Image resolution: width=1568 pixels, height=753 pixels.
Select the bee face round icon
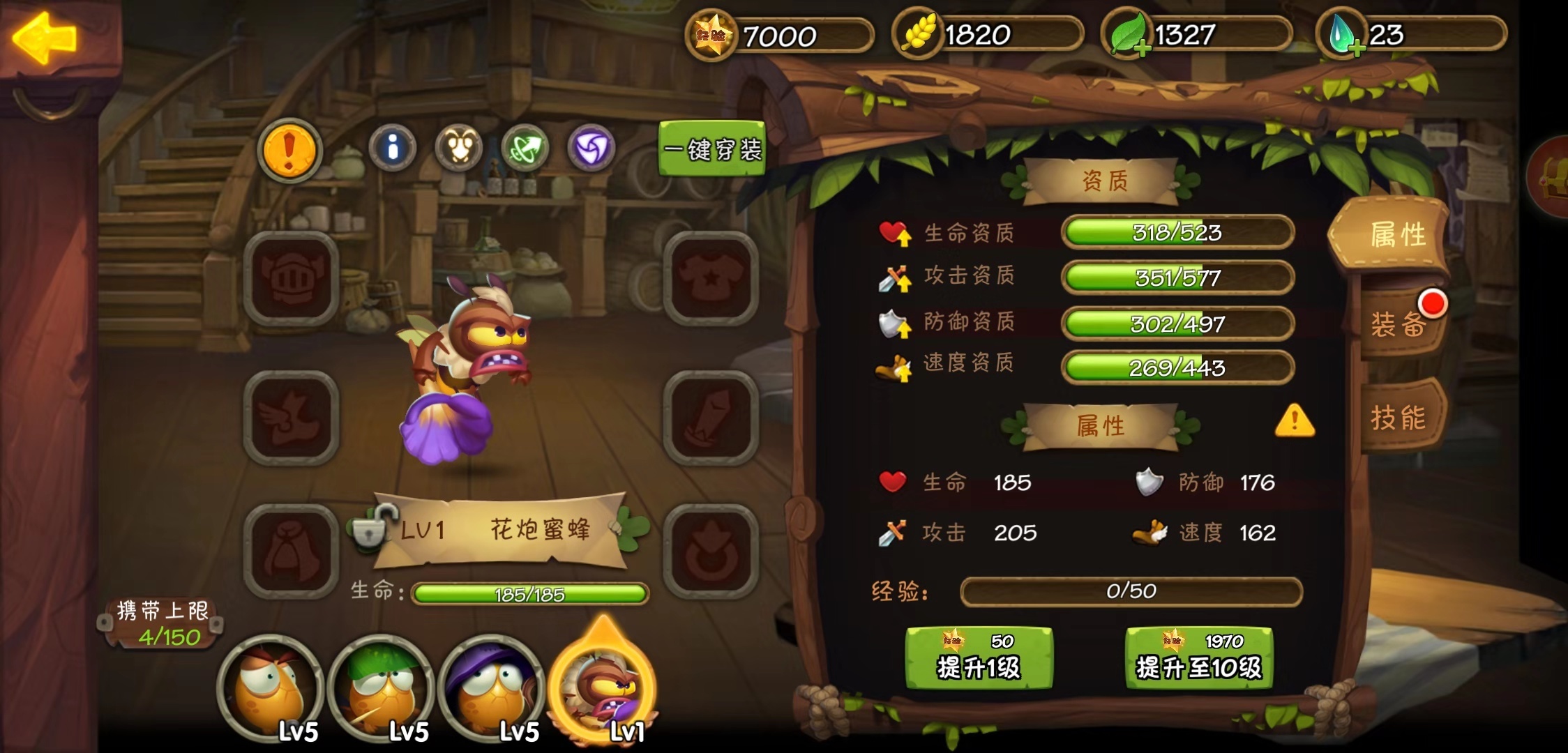[458, 148]
